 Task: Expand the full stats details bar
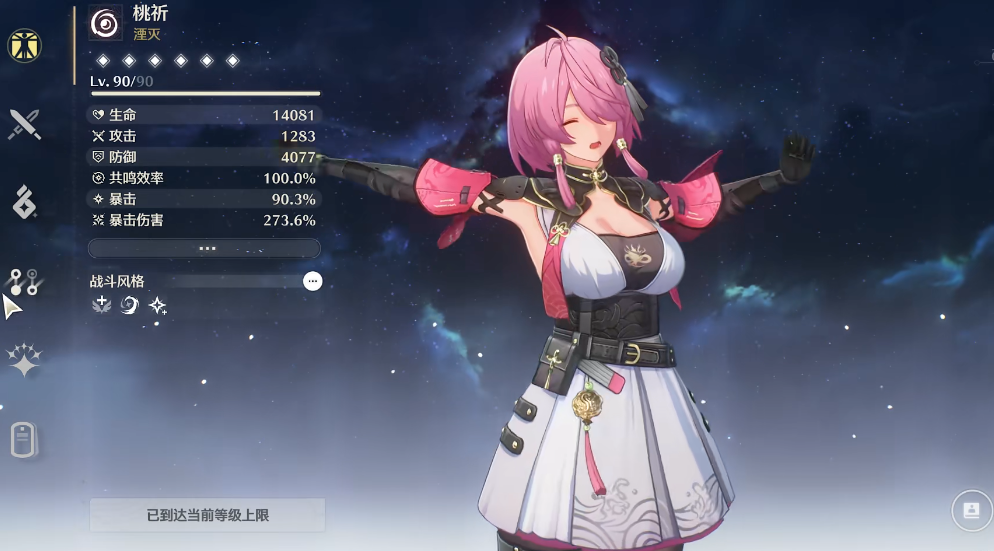click(204, 248)
